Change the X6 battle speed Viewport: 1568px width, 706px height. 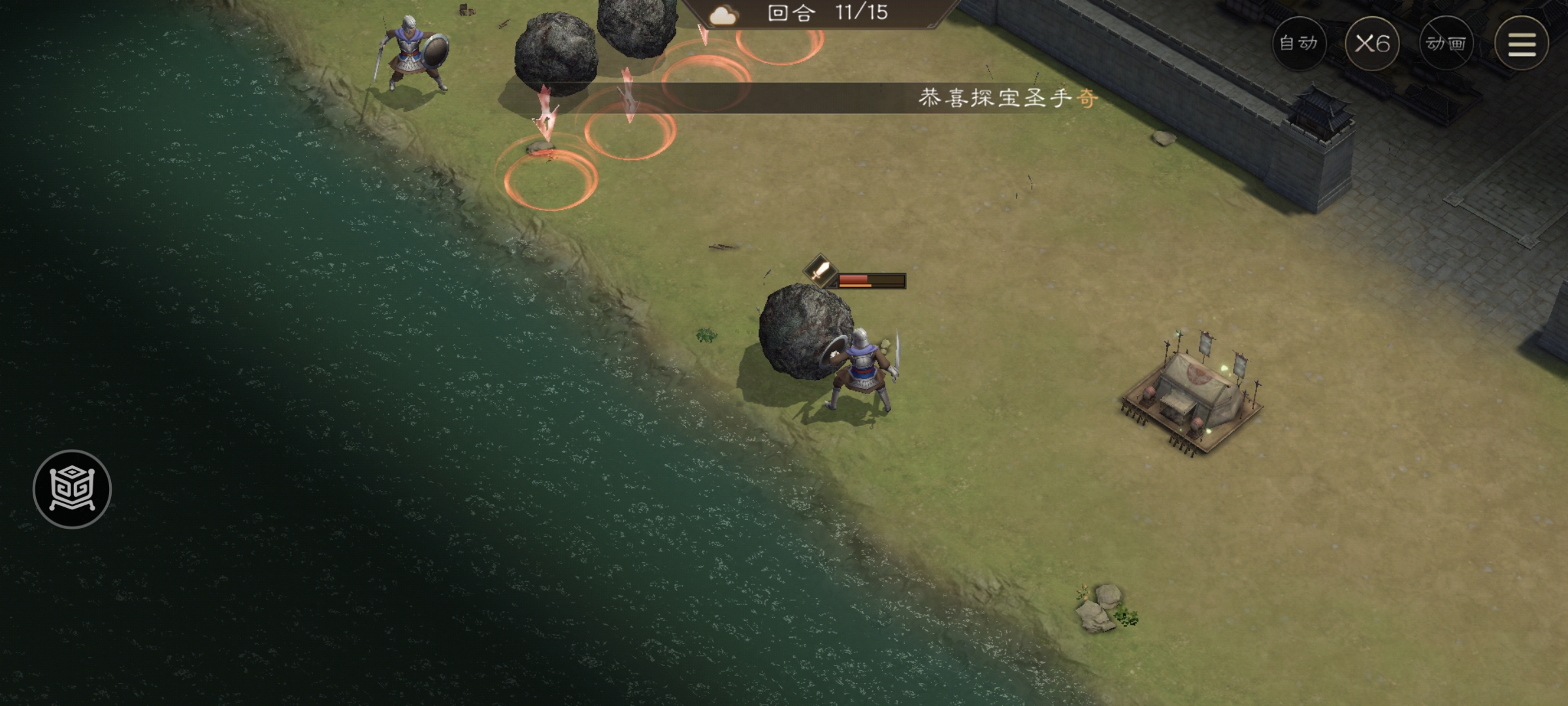pos(1372,43)
